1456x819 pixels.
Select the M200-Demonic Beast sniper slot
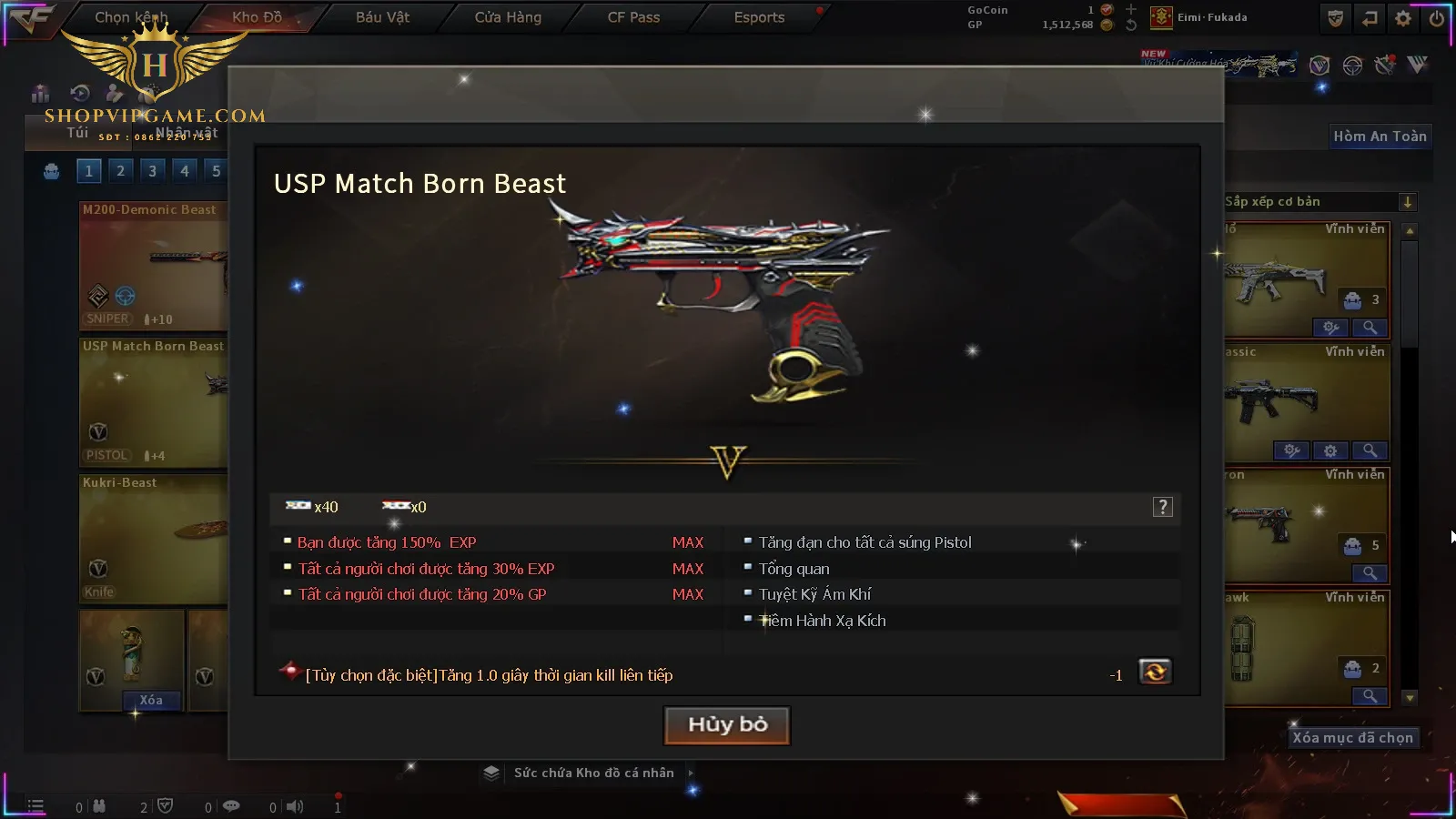coord(153,266)
